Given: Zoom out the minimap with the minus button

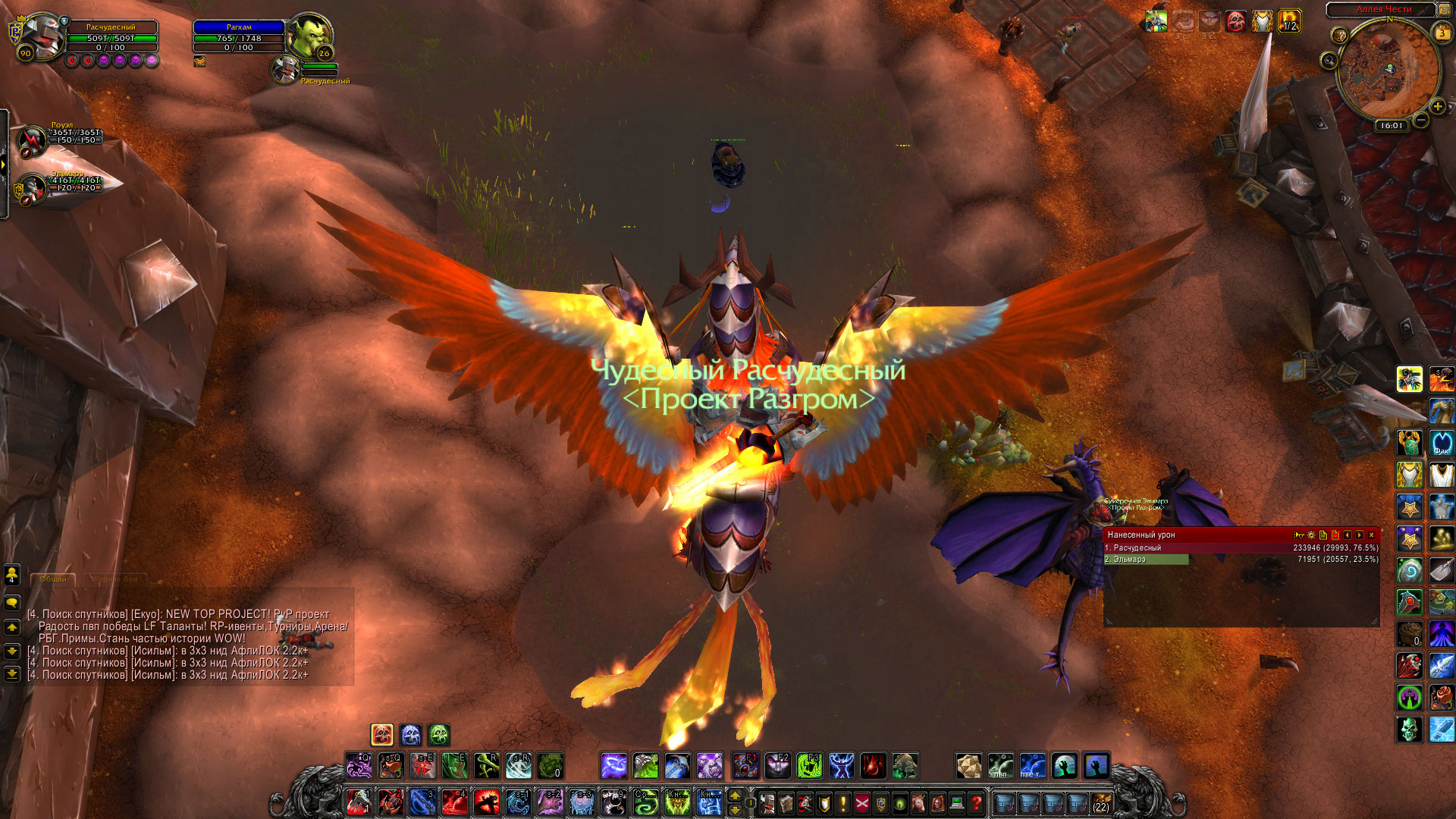Looking at the screenshot, I should (x=1421, y=120).
